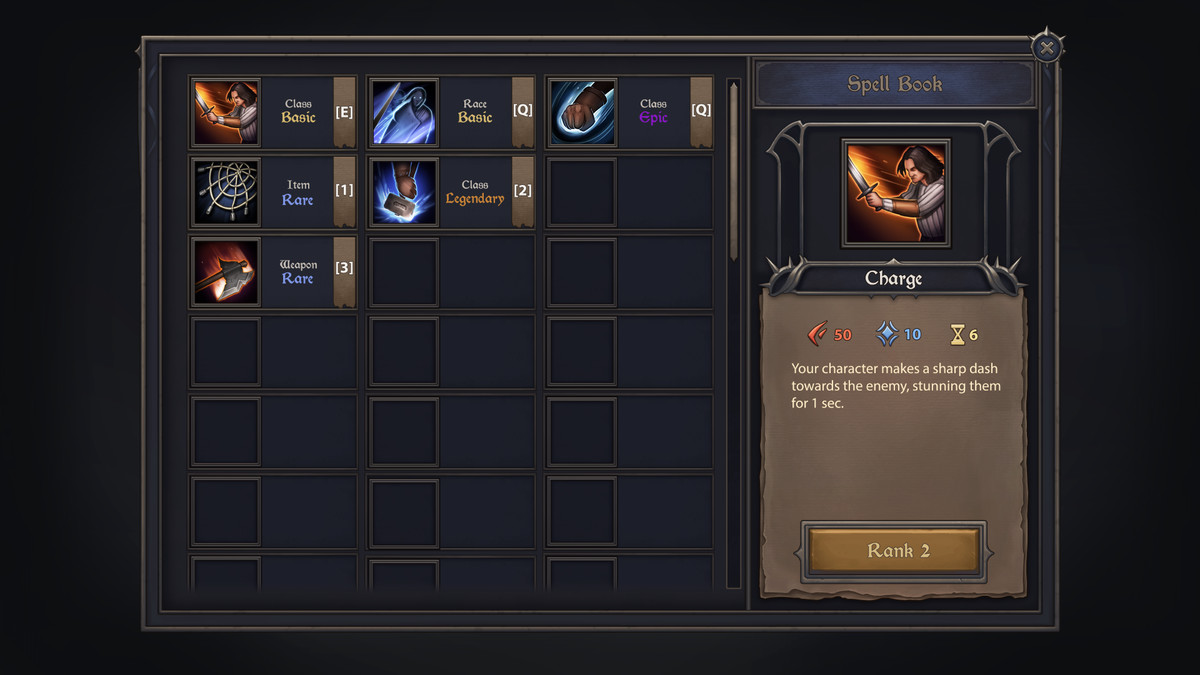The image size is (1200, 675).
Task: Click the spell list scrollbar
Action: pyautogui.click(x=733, y=170)
